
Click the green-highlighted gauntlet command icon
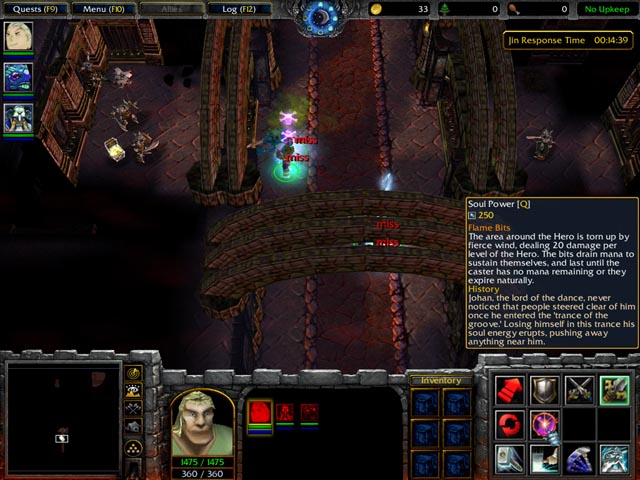pos(614,390)
